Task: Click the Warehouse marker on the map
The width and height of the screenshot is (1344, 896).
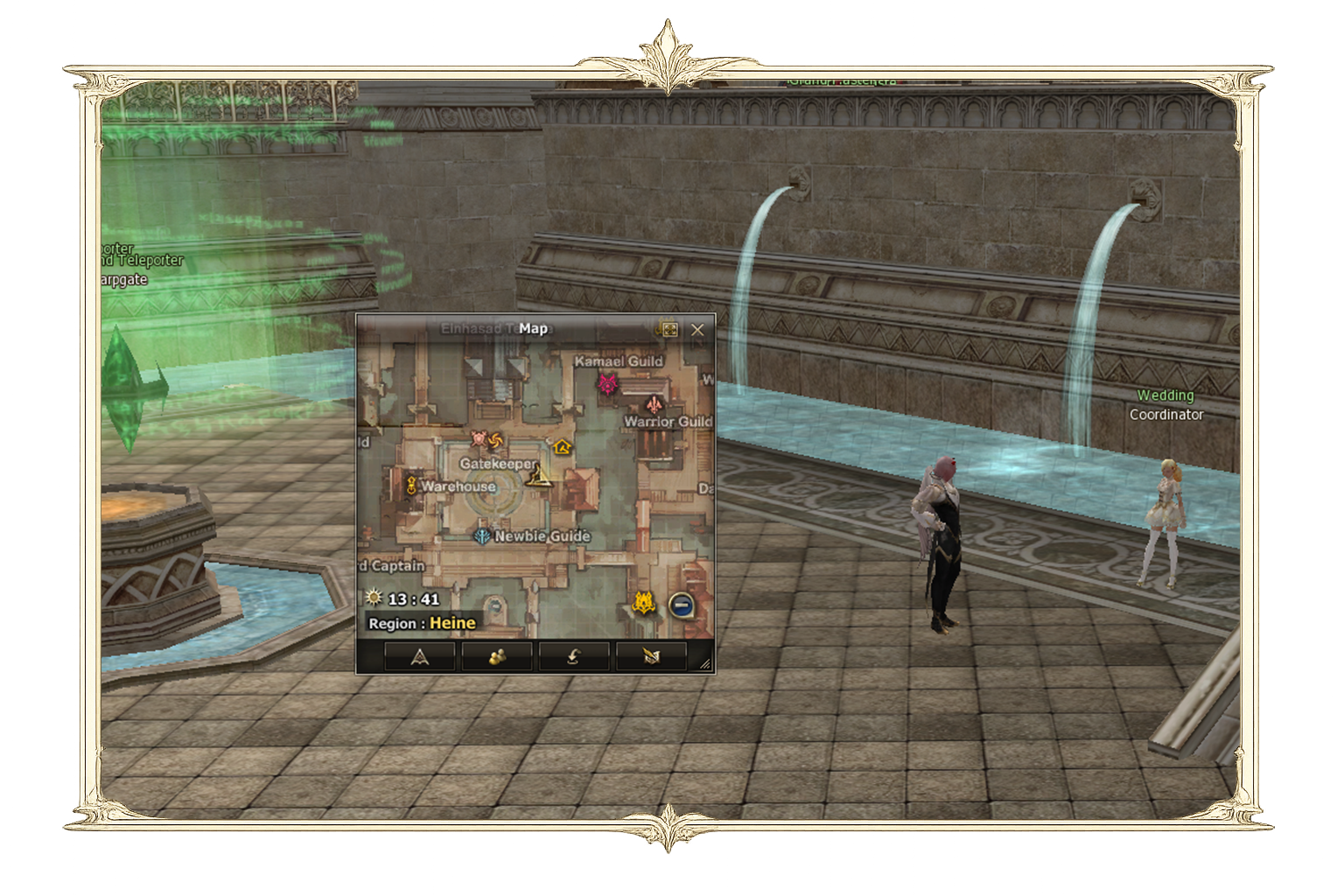Action: 410,486
